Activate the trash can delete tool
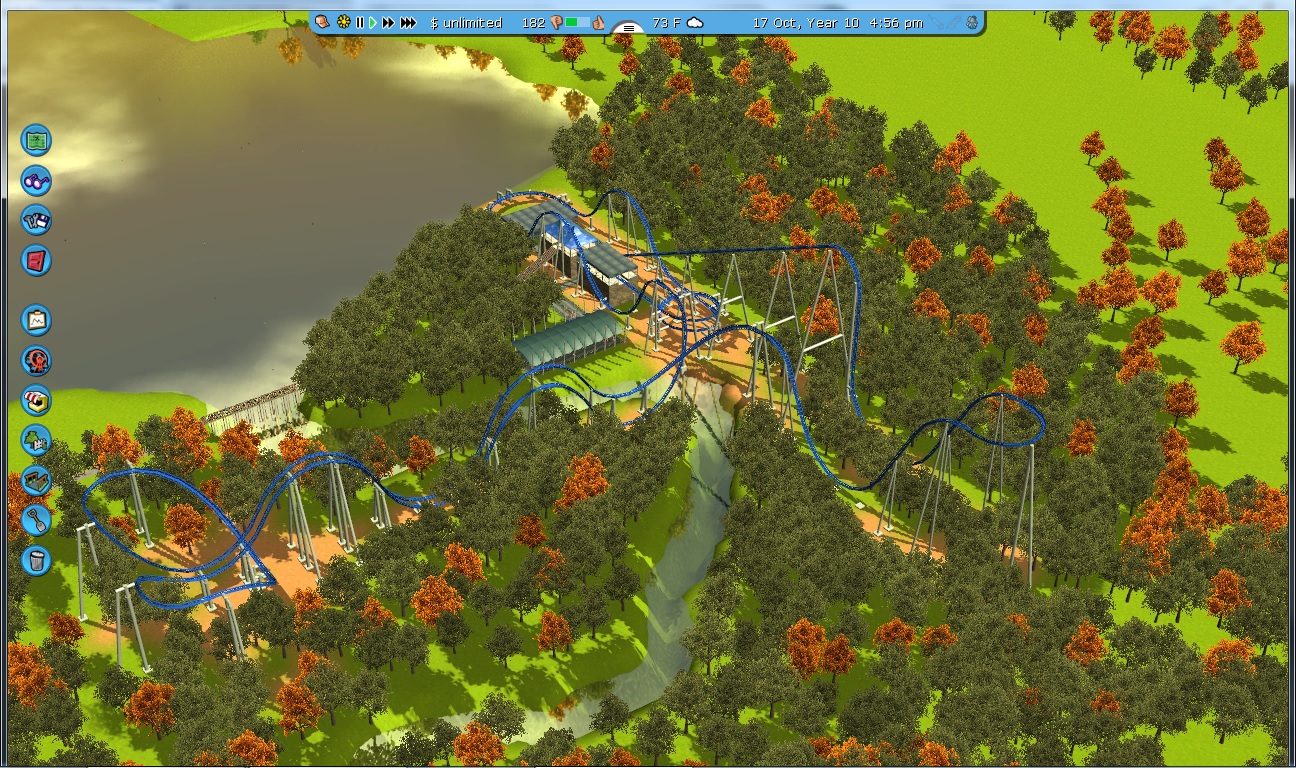 pyautogui.click(x=36, y=559)
